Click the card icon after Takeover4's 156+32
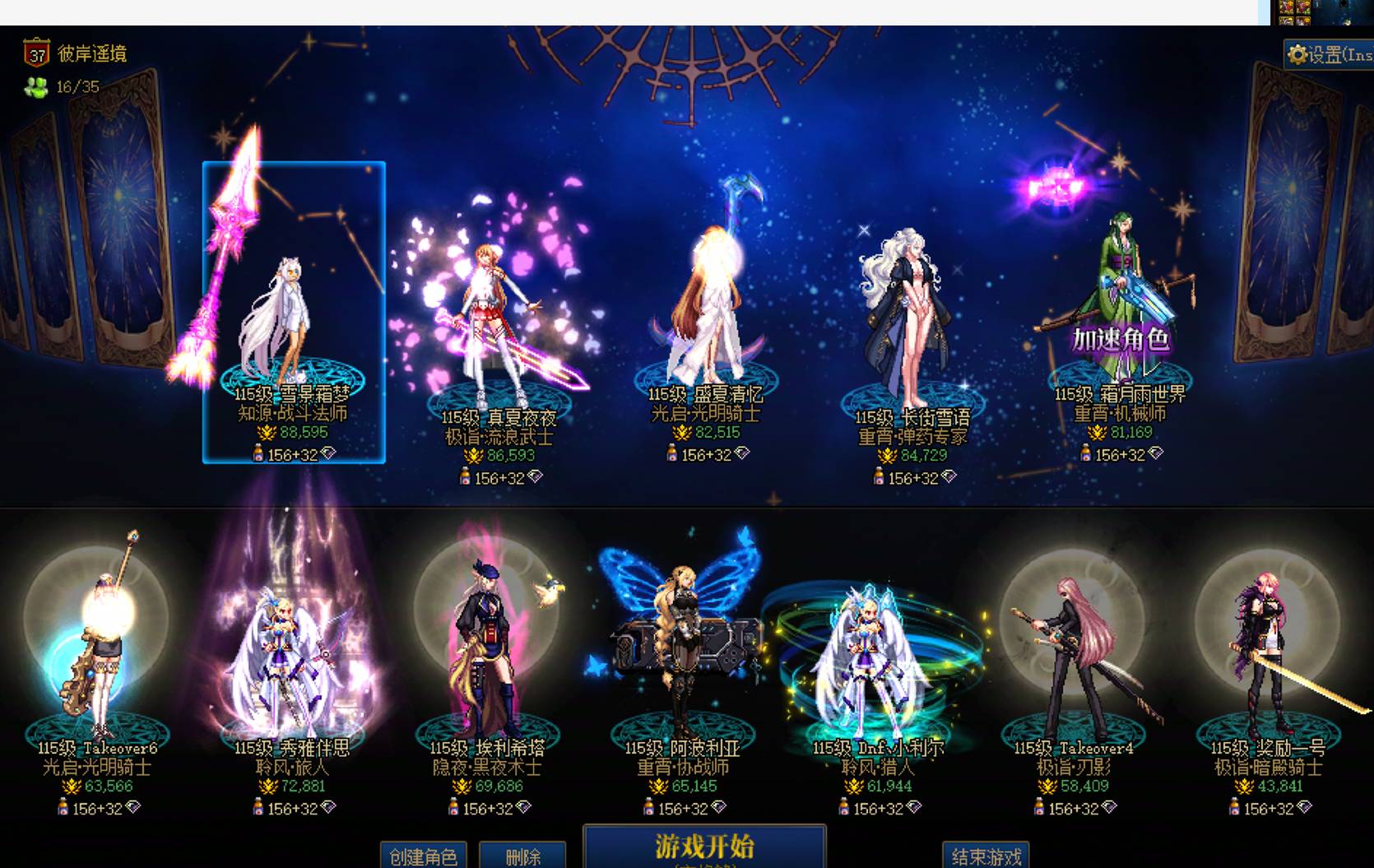The image size is (1374, 868). (1110, 807)
